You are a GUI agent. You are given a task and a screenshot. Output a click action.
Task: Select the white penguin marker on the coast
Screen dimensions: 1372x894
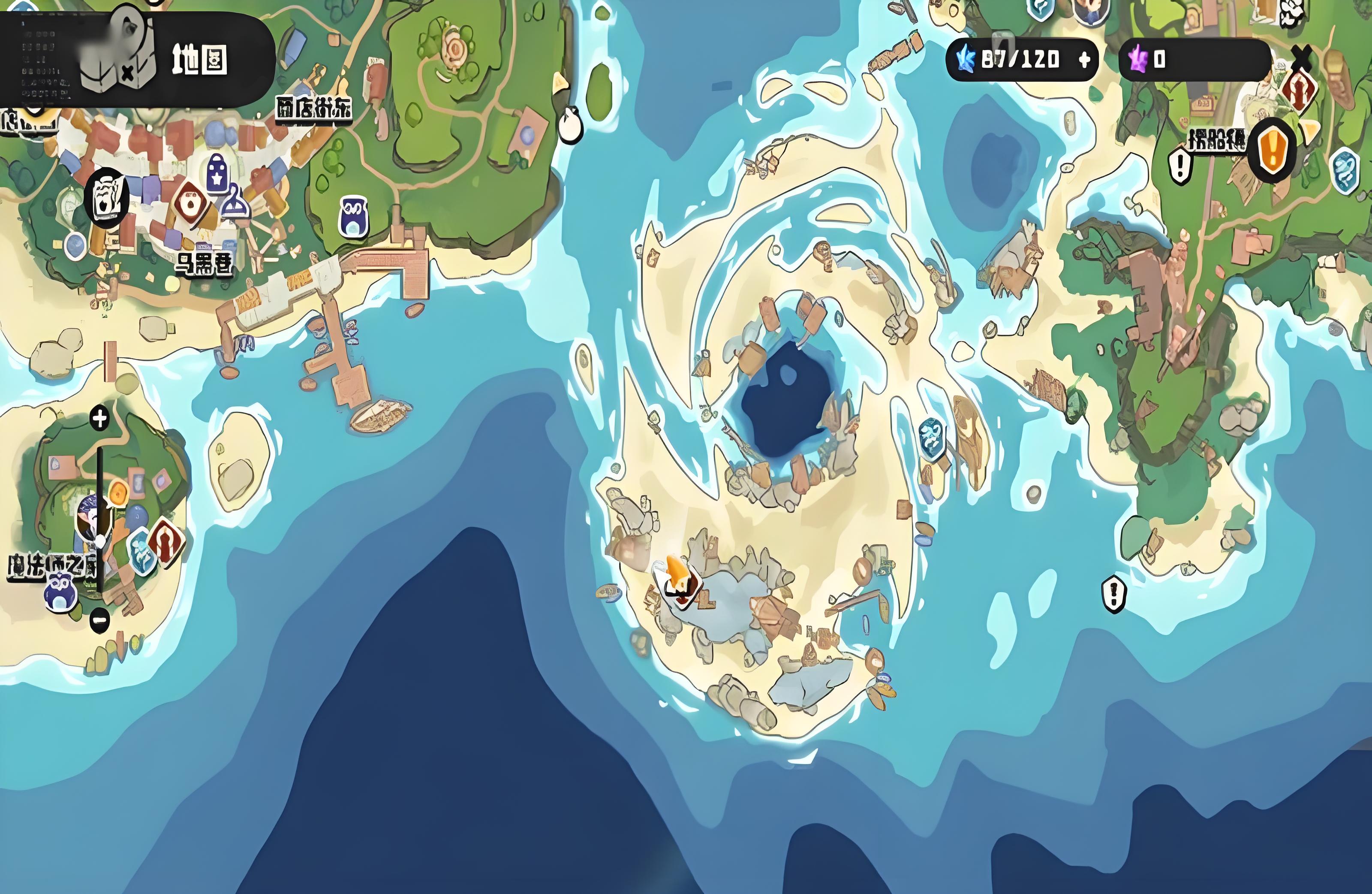click(569, 124)
